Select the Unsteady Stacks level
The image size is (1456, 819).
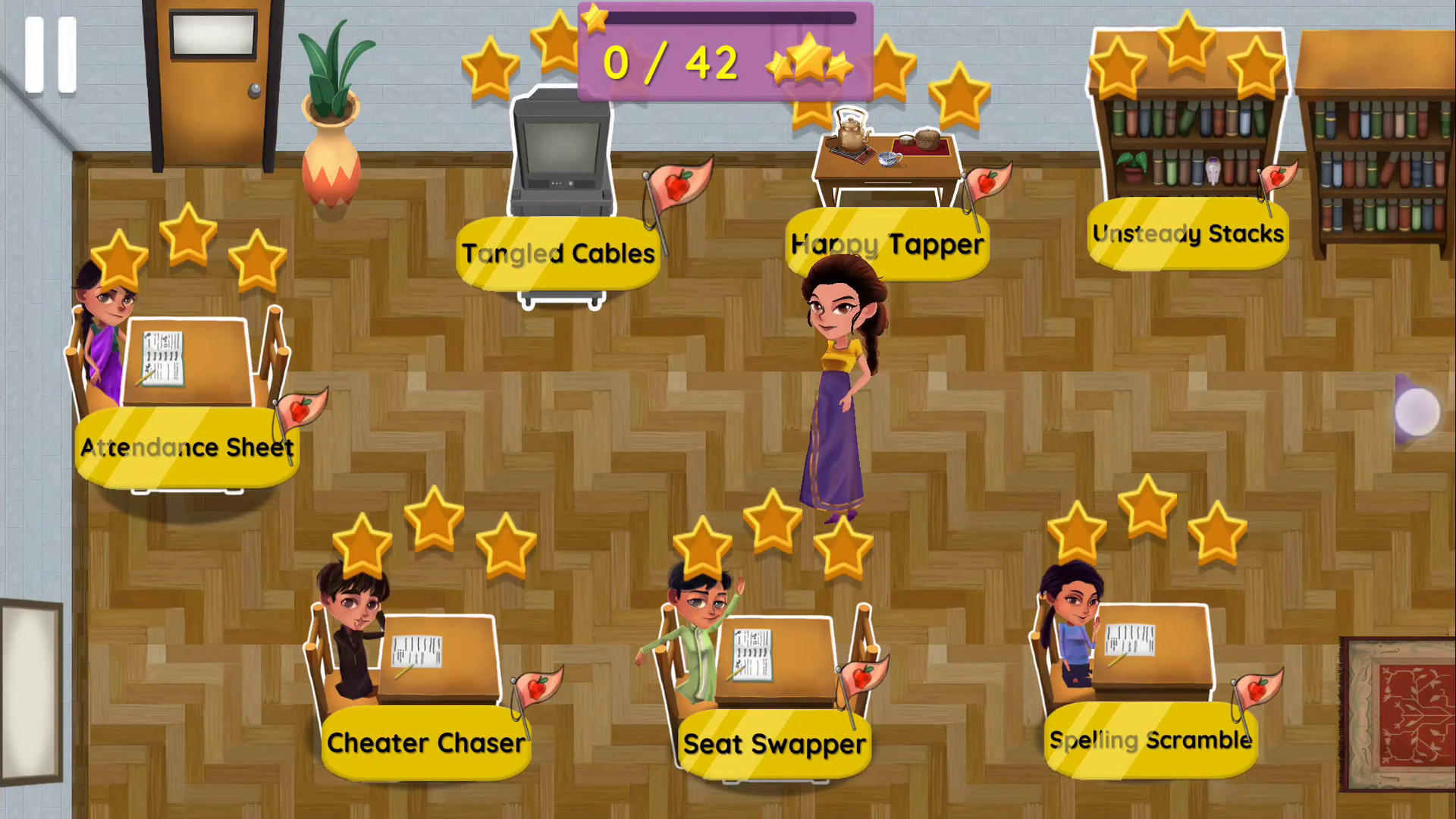1188,234
